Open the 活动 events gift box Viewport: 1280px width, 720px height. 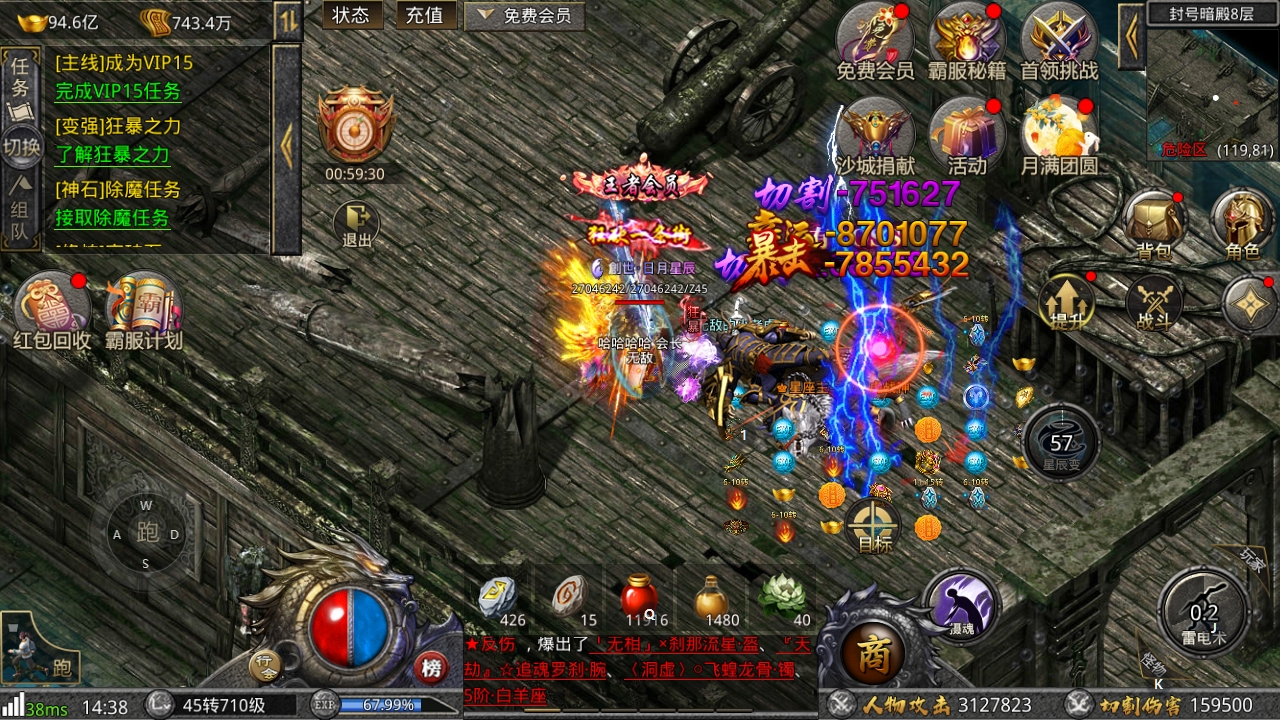967,136
